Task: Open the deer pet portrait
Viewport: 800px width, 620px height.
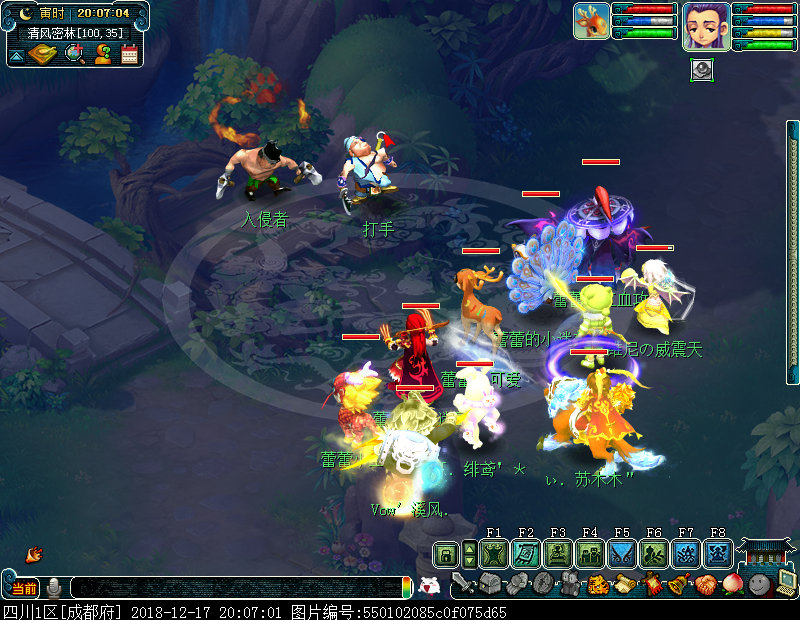Action: point(591,21)
